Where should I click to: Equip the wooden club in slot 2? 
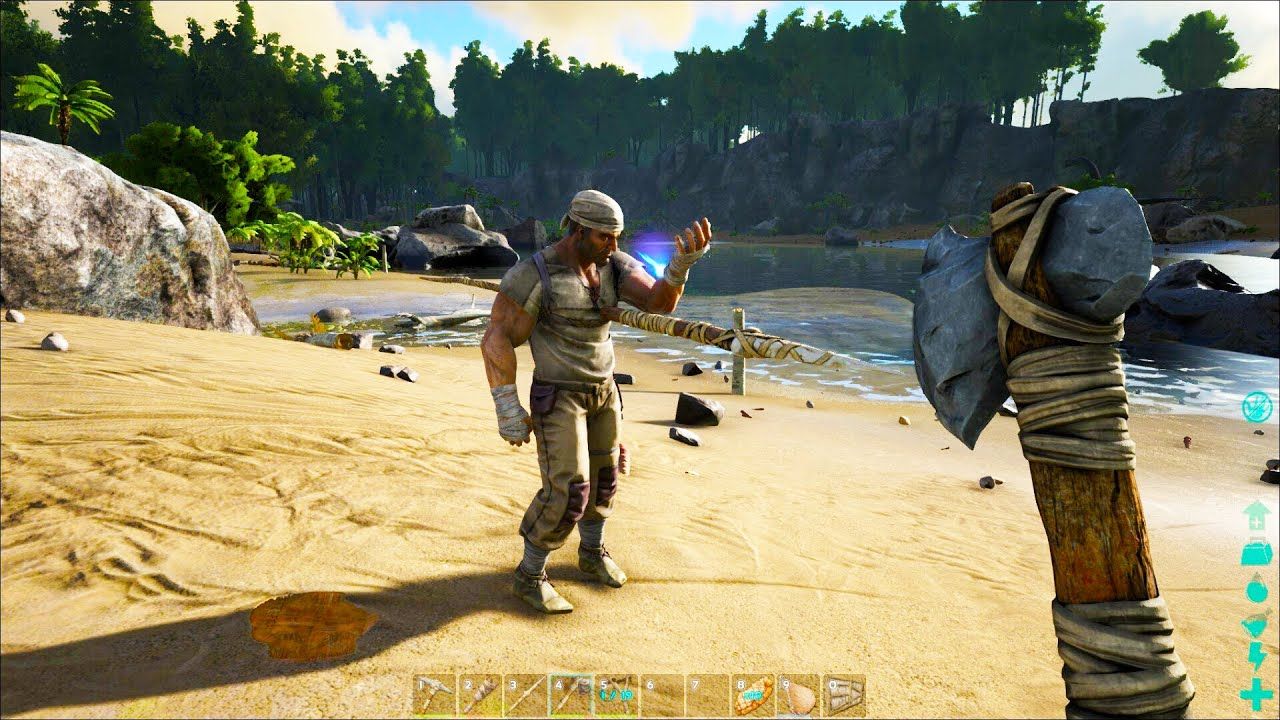coord(479,694)
